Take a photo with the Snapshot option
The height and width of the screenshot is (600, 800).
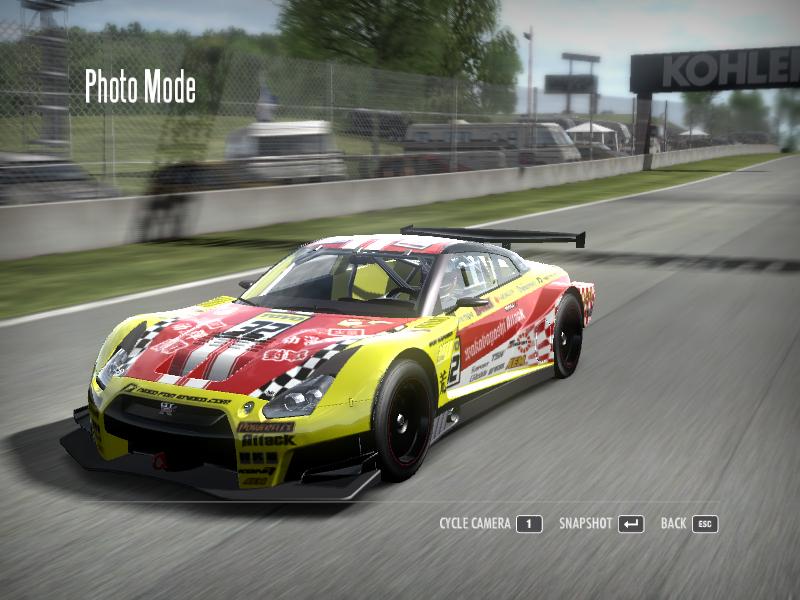pyautogui.click(x=600, y=524)
